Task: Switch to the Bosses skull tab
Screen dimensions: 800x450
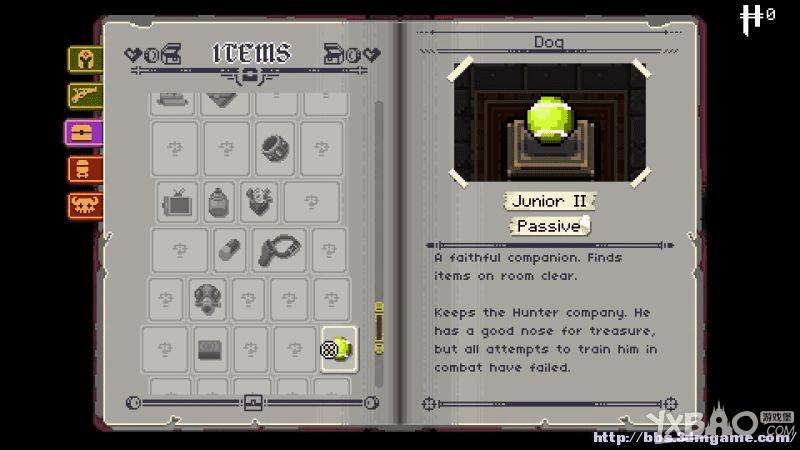Action: (x=85, y=205)
